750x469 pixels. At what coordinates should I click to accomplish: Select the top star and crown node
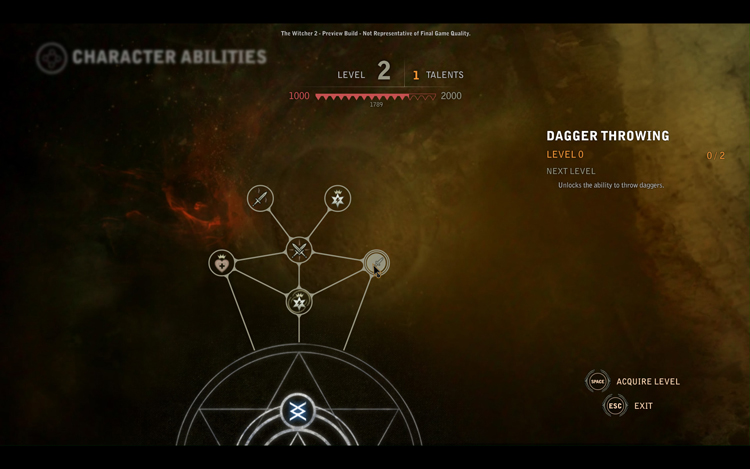click(x=338, y=198)
